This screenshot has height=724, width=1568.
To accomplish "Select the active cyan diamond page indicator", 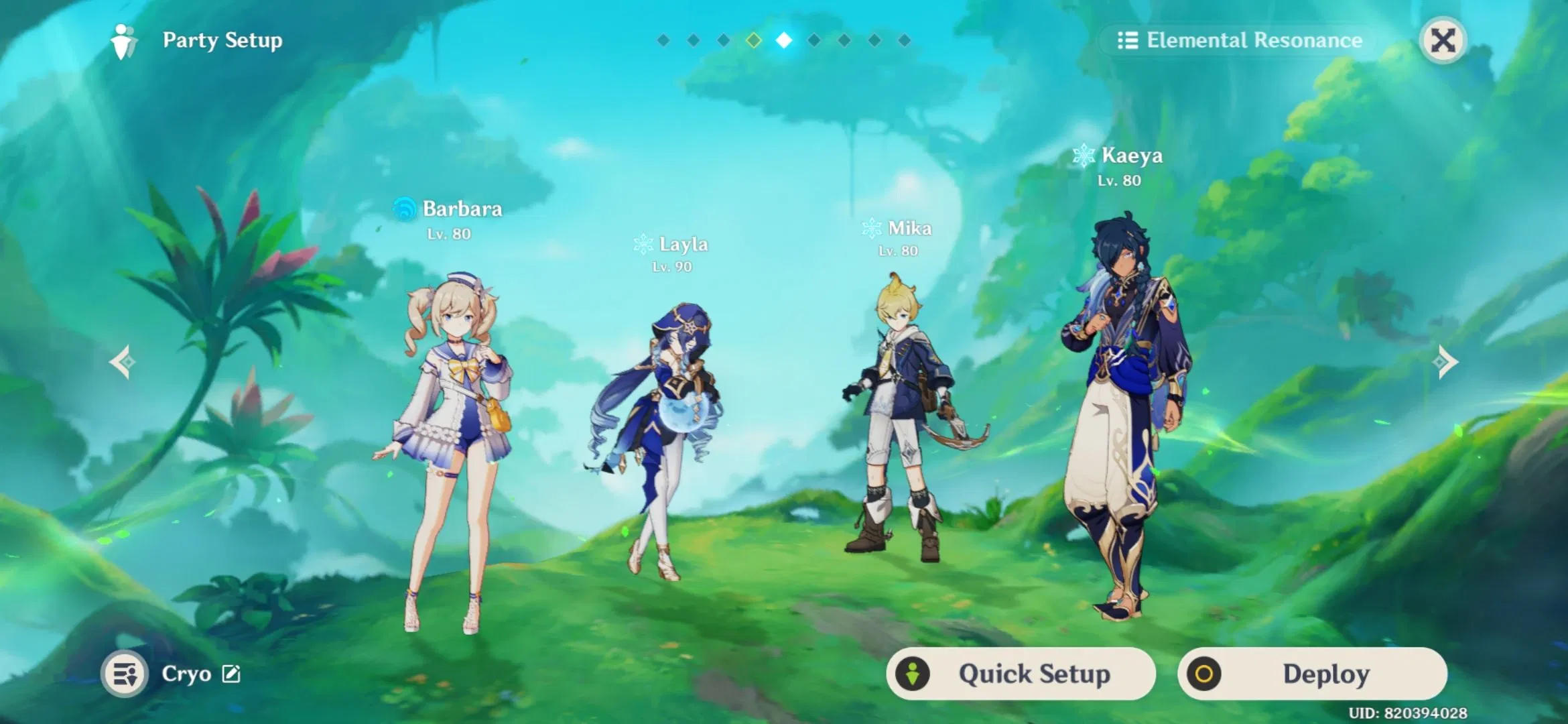I will (x=783, y=40).
